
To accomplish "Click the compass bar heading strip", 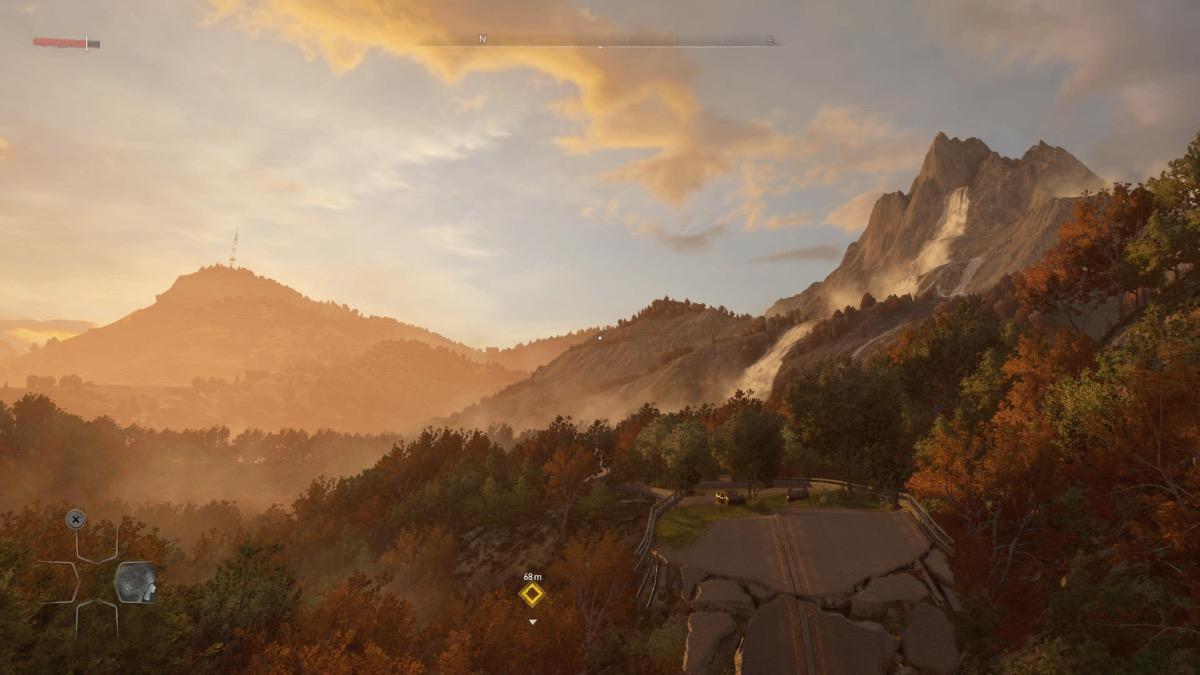I will click(600, 41).
